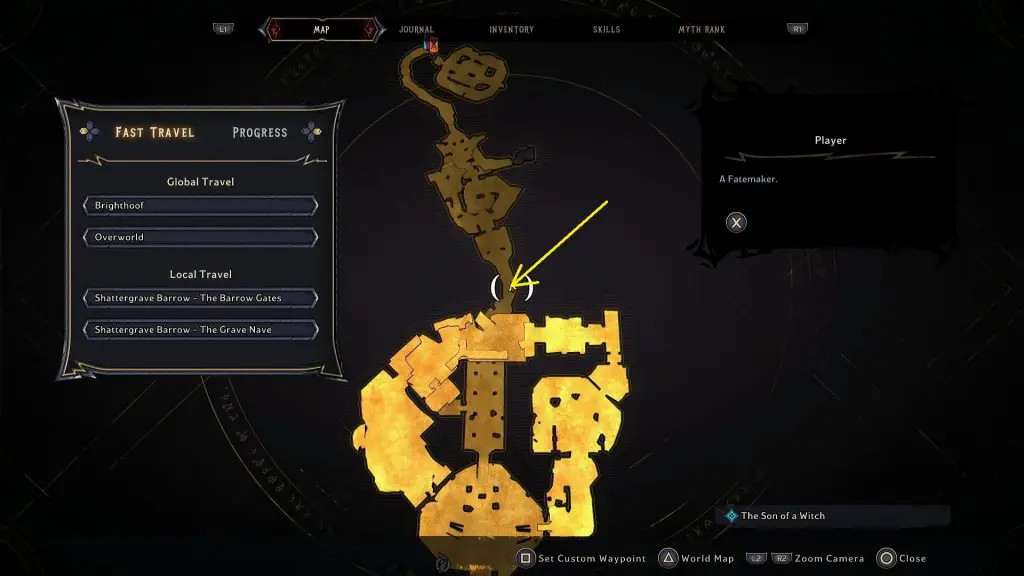Select the red map marker at the top
This screenshot has height=576, width=1024.
[432, 45]
